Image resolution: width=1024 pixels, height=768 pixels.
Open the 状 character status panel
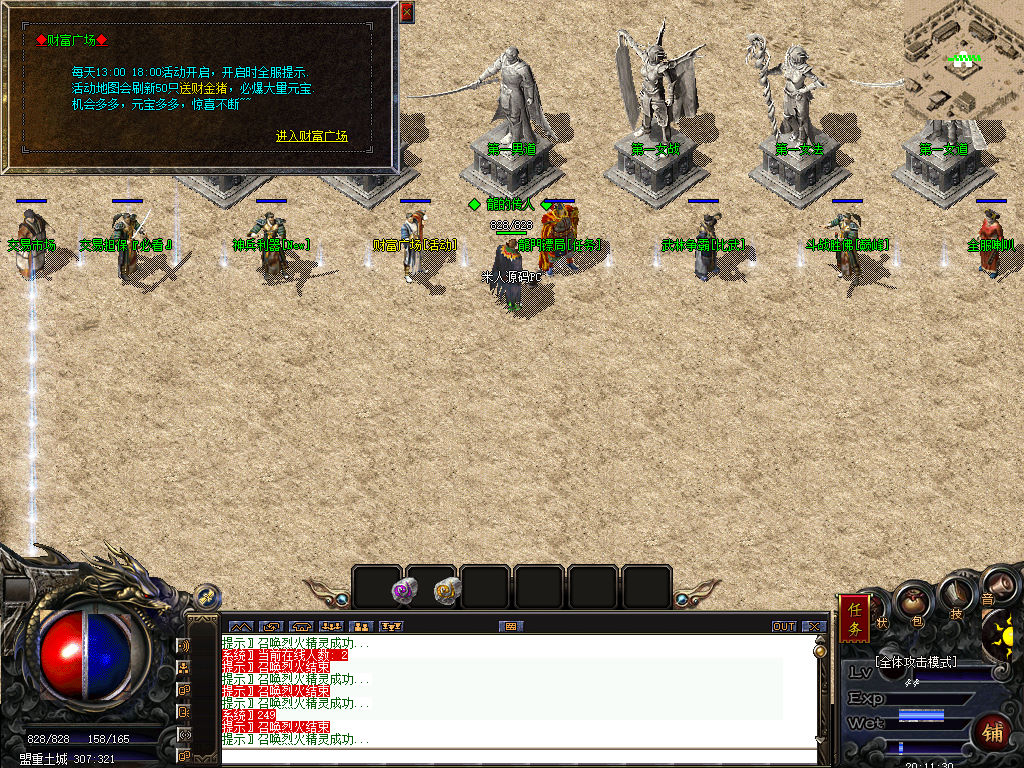tap(882, 620)
